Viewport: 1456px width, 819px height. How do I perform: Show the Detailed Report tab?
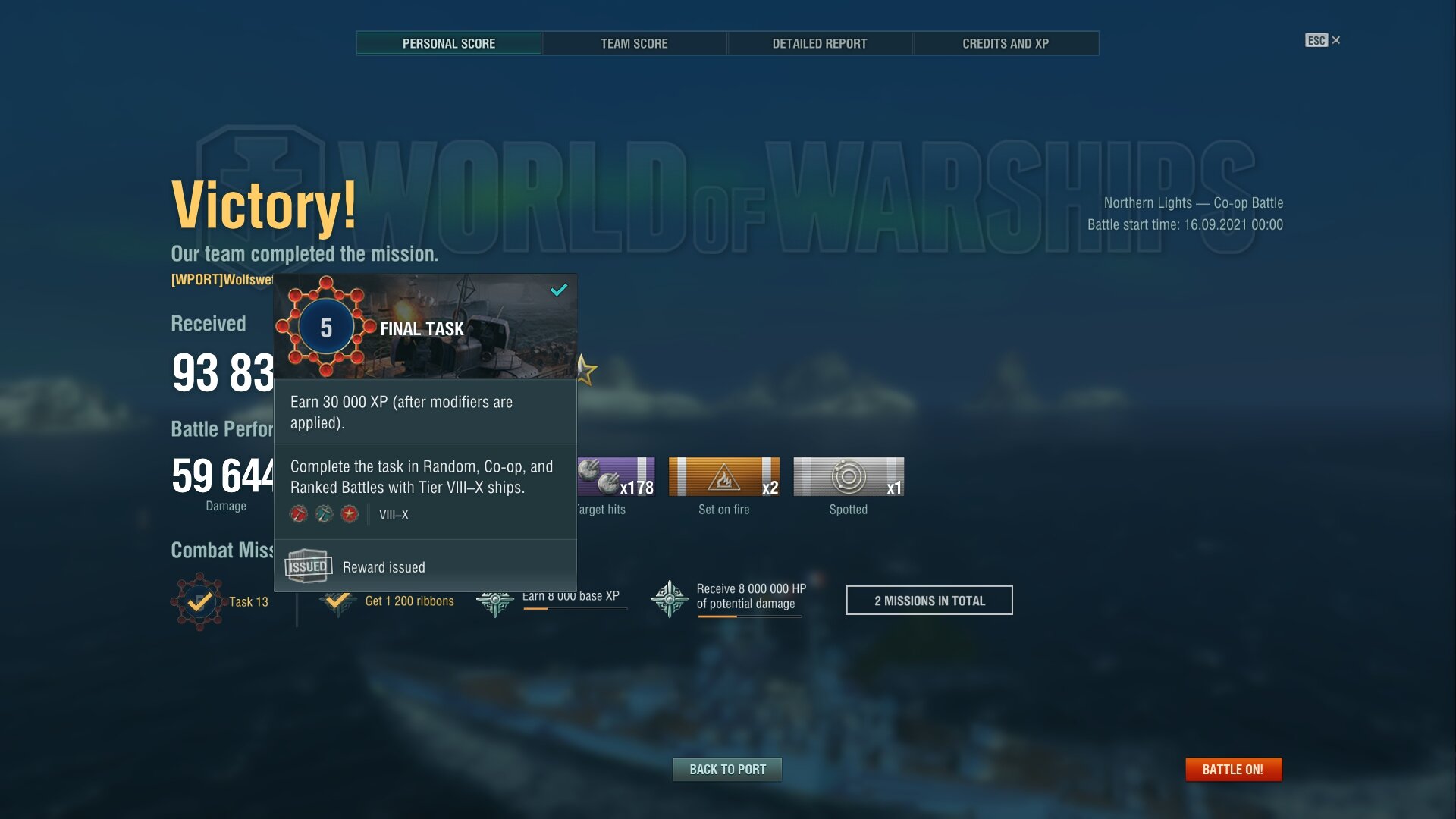820,43
